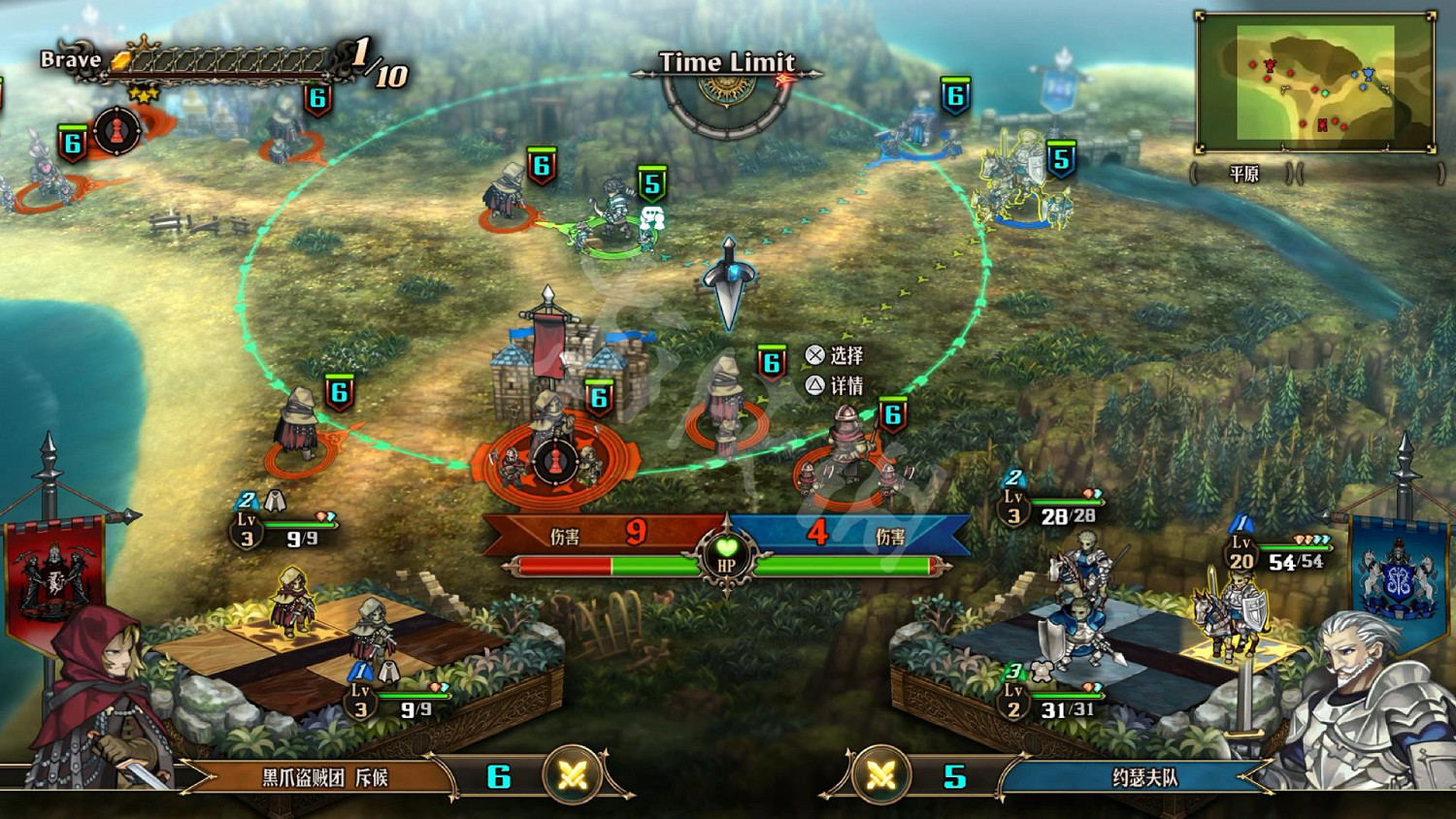1456x819 pixels.
Task: Select the 黑爪盗贼团 斥候 name banner
Action: pyautogui.click(x=325, y=777)
